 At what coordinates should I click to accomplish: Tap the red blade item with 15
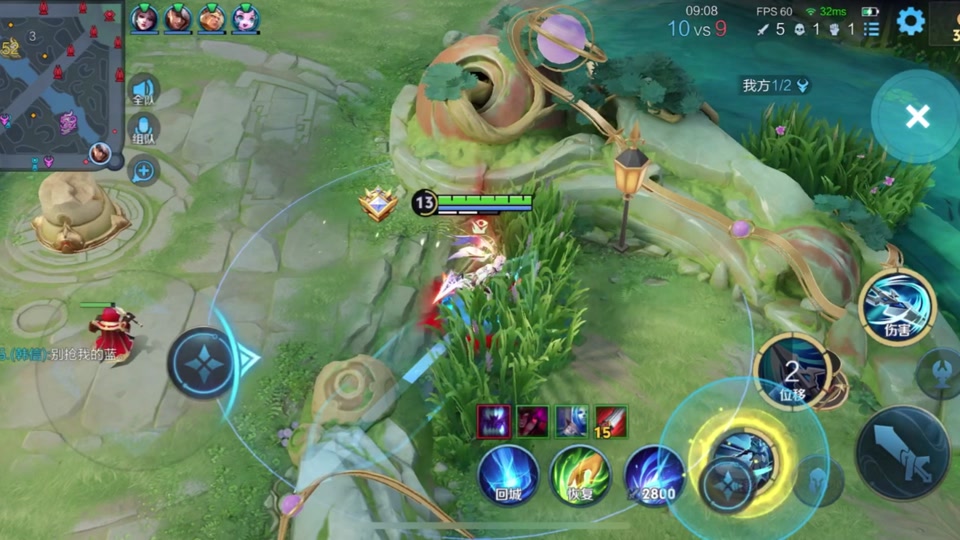click(x=611, y=421)
